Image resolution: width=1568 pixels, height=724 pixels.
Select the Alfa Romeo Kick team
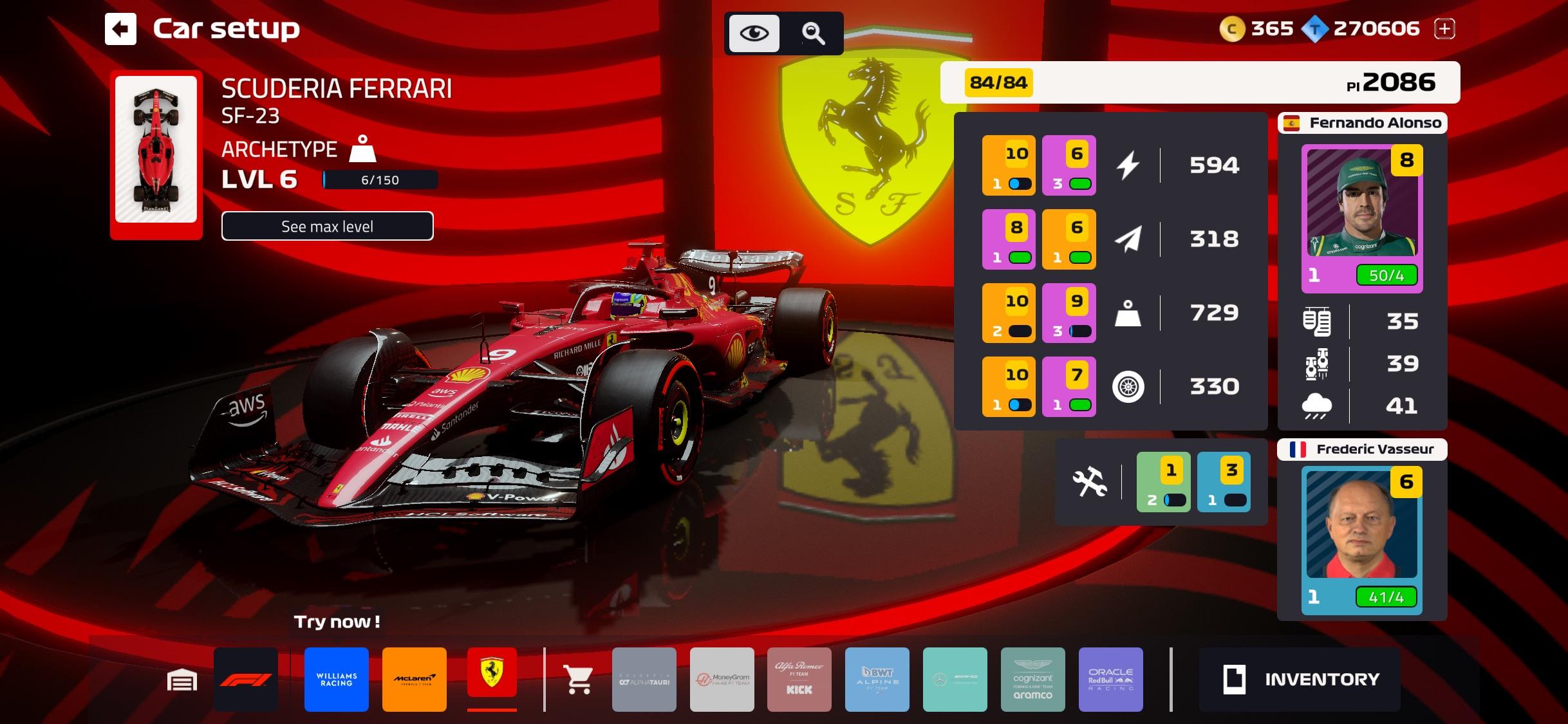pyautogui.click(x=799, y=680)
